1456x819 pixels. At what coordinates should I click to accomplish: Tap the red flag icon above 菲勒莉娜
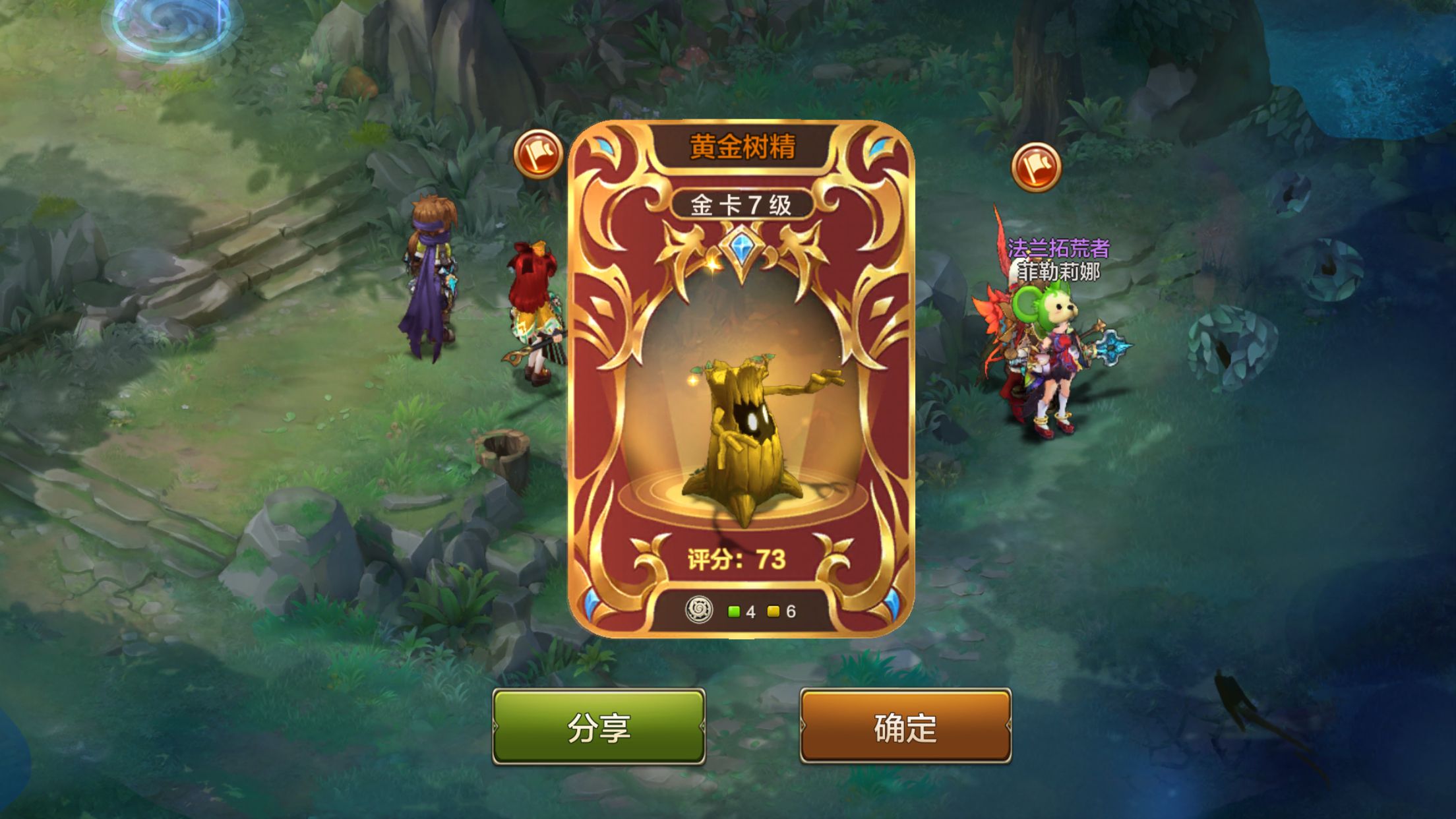1036,167
